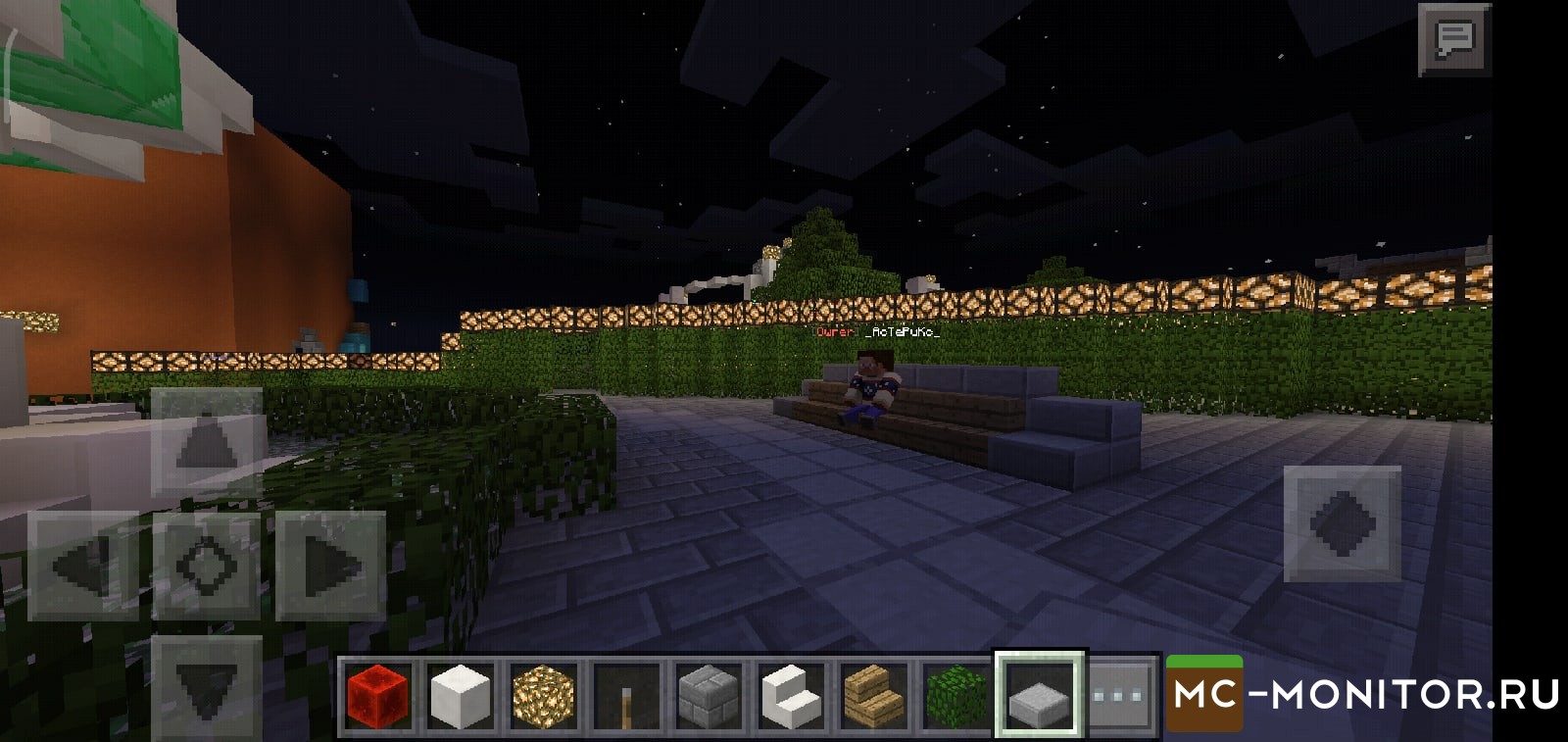Tap the move backward arrow

[207, 687]
